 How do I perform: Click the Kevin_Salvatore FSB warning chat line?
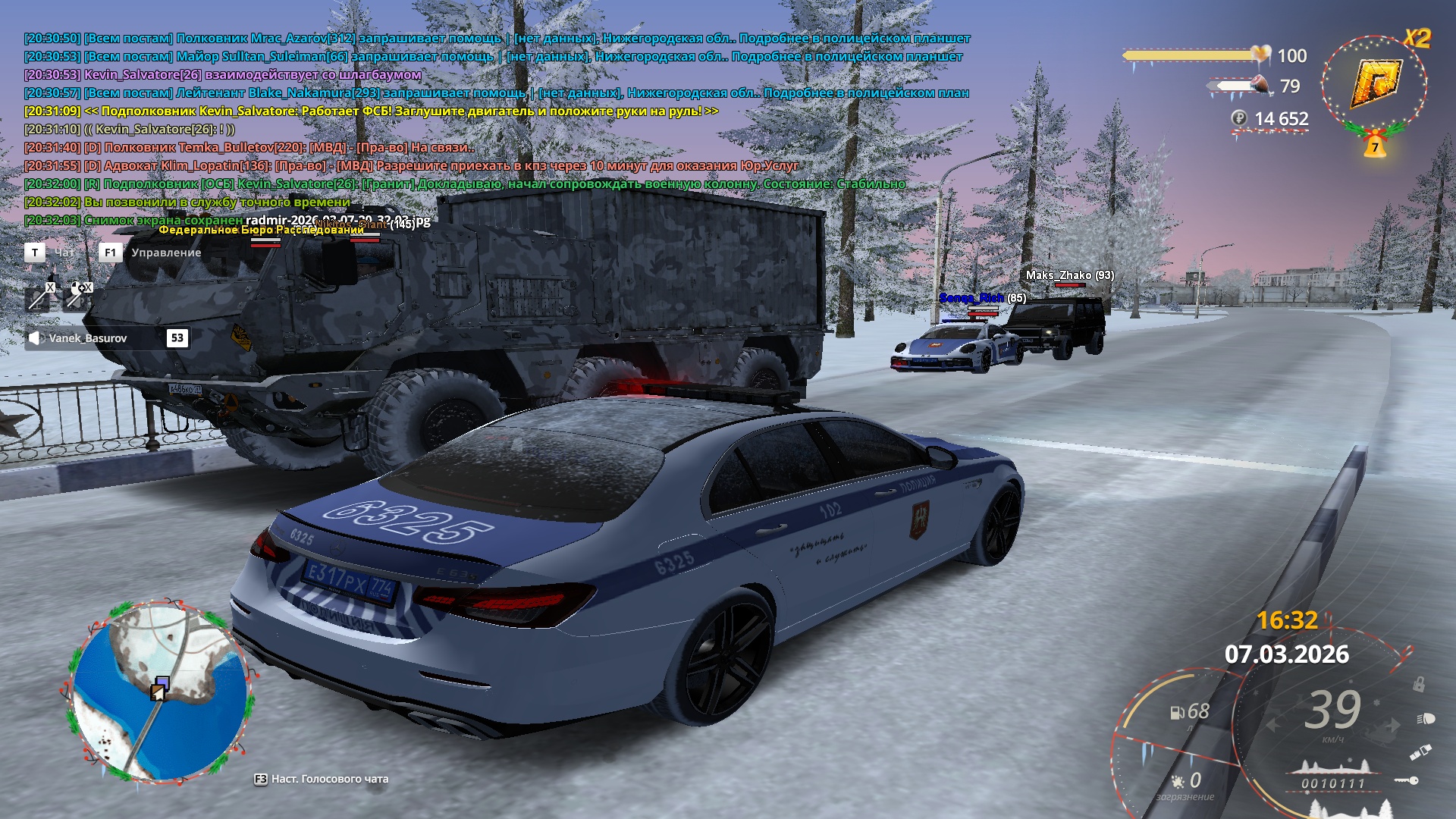tap(372, 111)
